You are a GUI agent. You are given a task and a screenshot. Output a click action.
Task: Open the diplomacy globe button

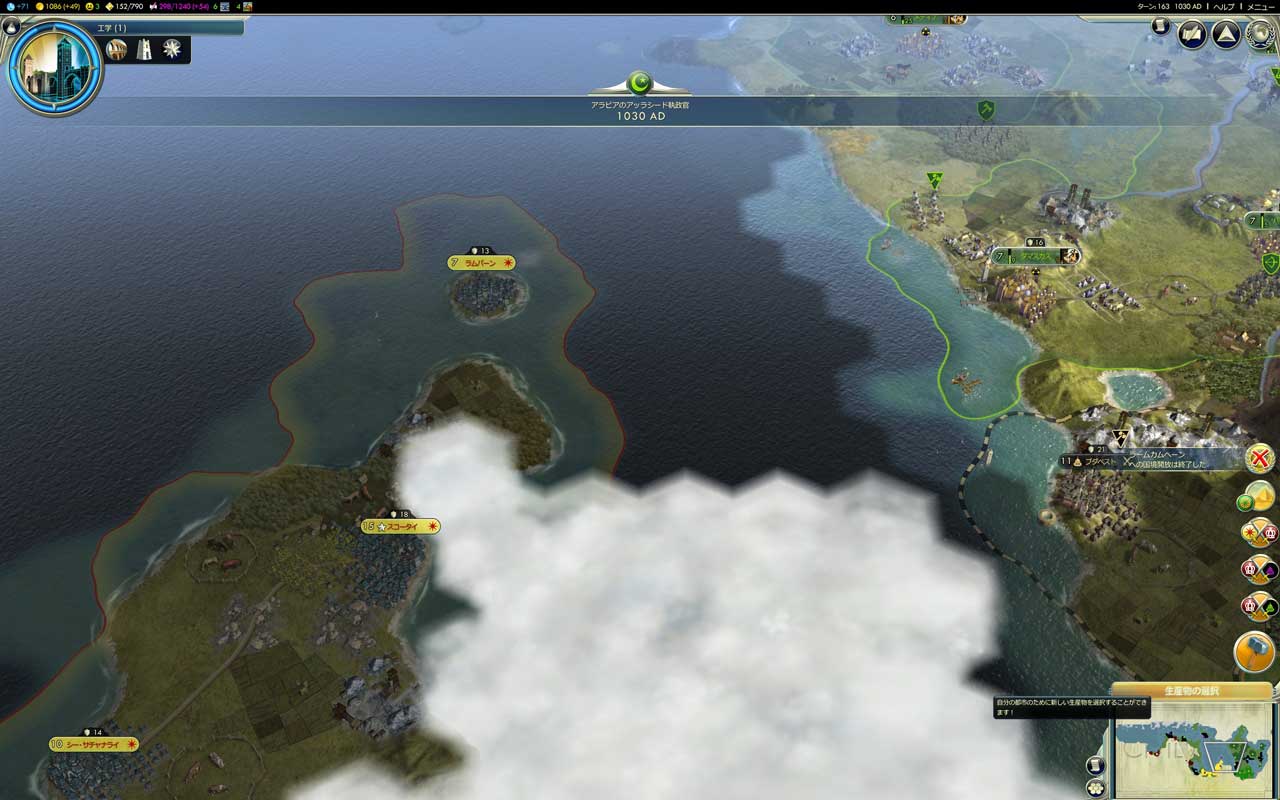[x=1262, y=35]
